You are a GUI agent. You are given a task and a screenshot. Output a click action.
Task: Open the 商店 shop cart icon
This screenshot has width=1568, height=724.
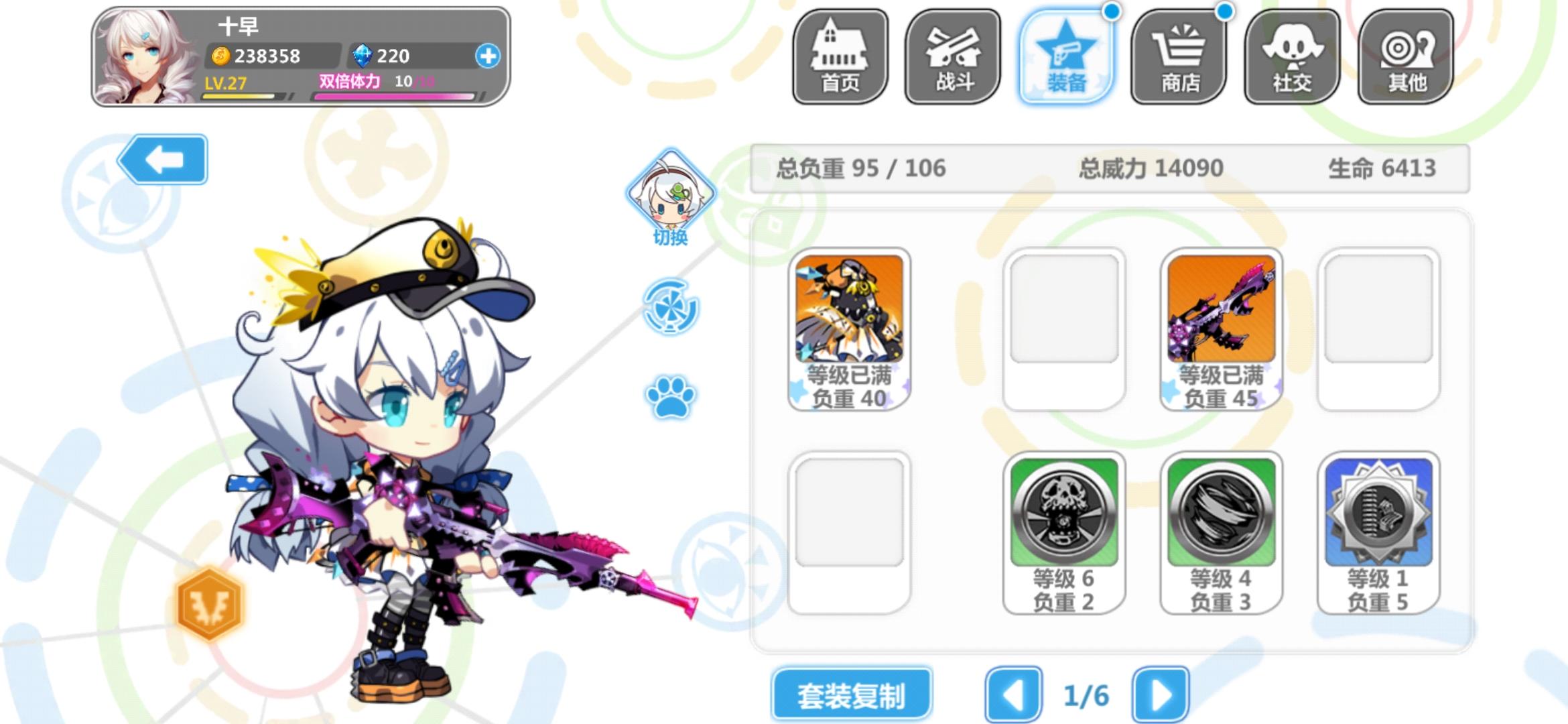[1180, 57]
